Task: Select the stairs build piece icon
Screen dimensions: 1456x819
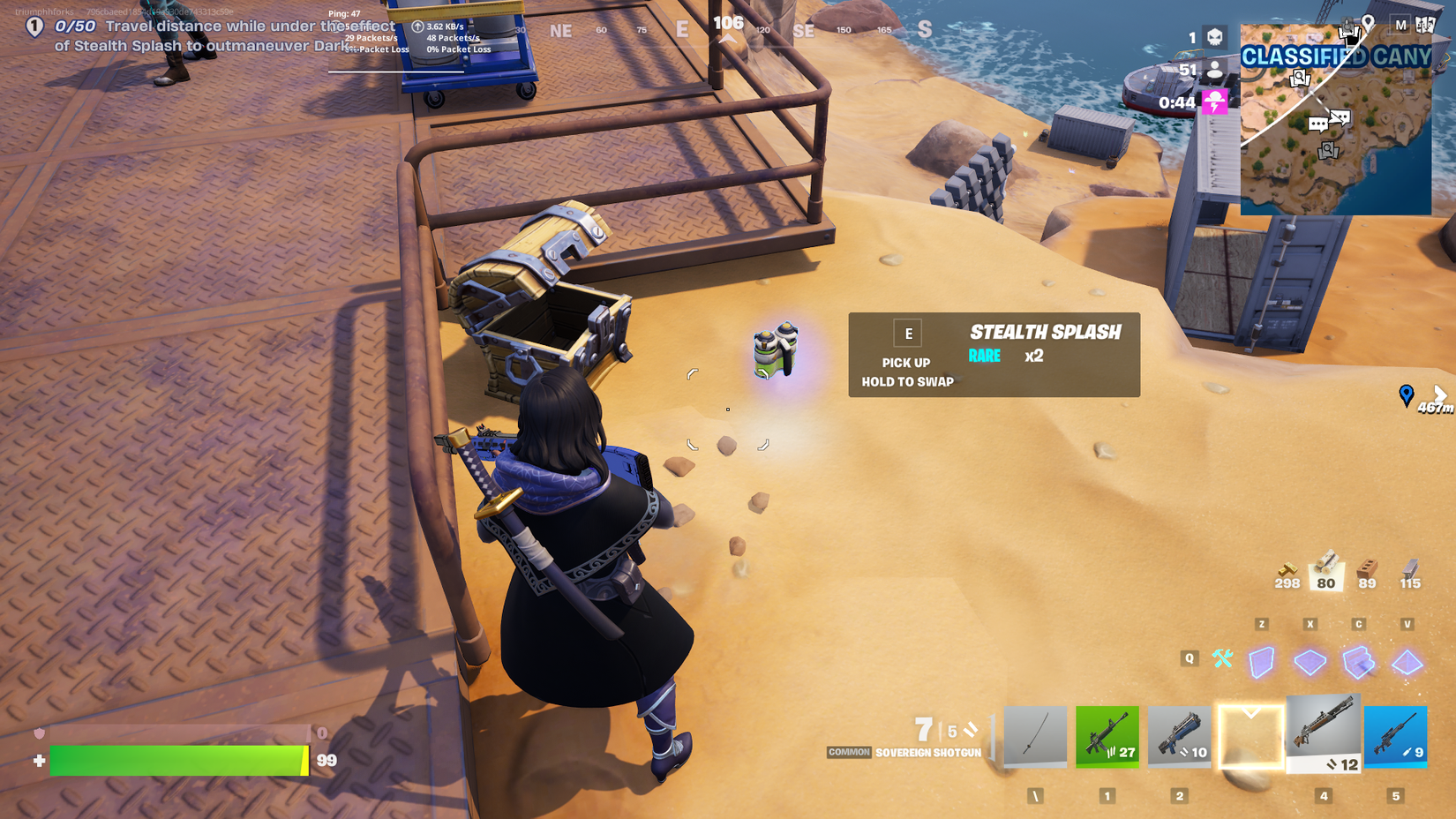Action: click(1357, 661)
